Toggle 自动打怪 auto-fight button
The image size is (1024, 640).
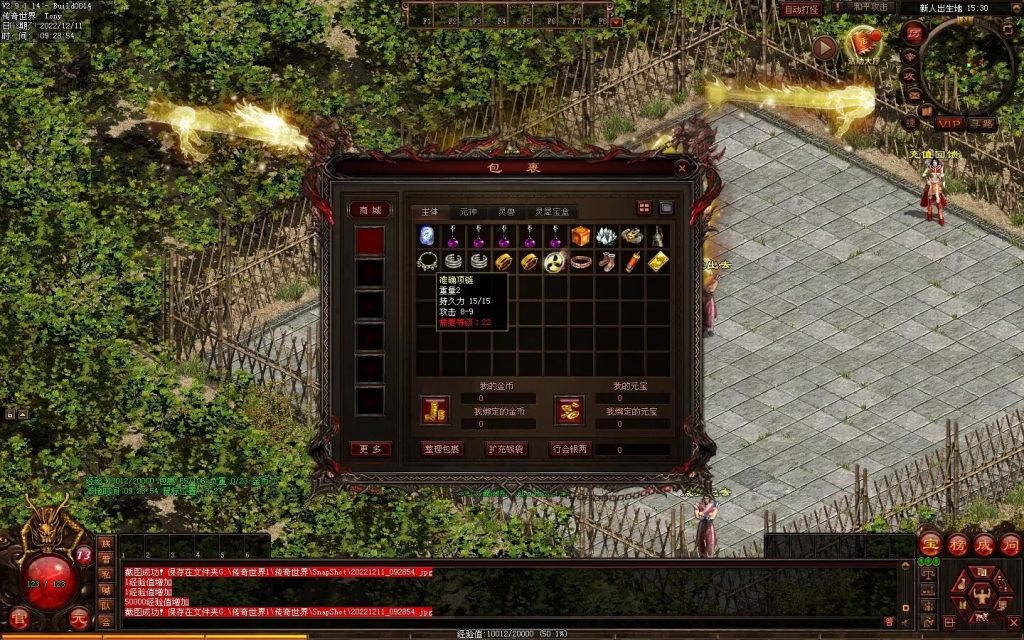(x=801, y=9)
